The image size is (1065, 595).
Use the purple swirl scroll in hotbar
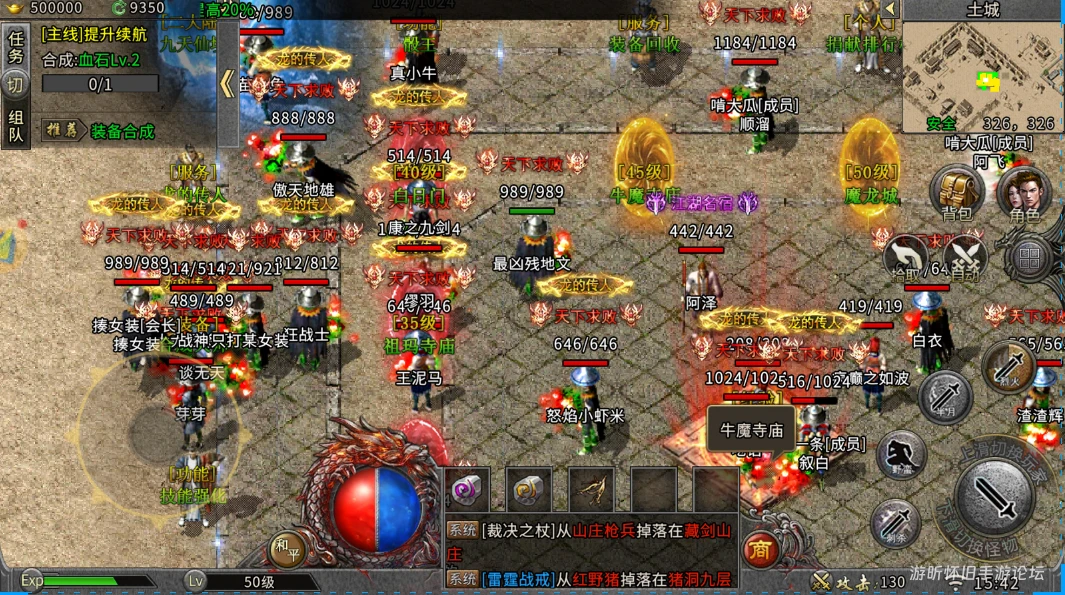(x=467, y=489)
